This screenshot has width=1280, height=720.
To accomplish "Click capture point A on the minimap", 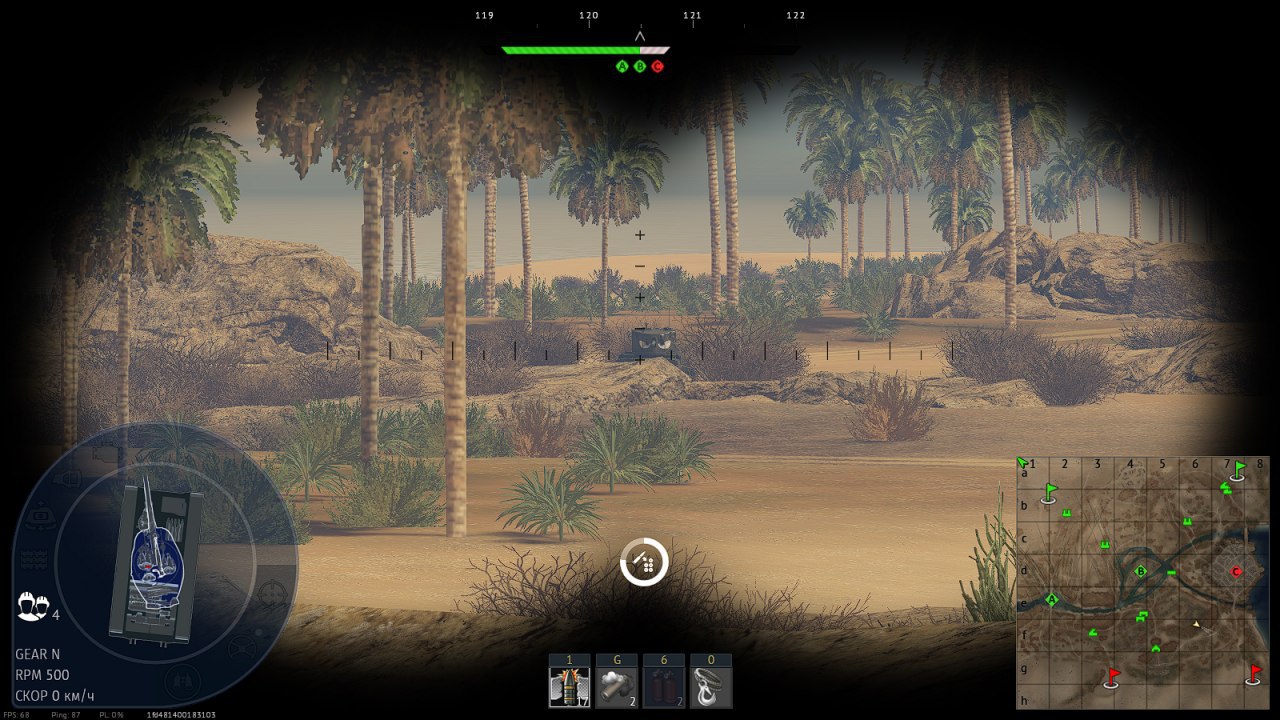I will [x=1051, y=599].
